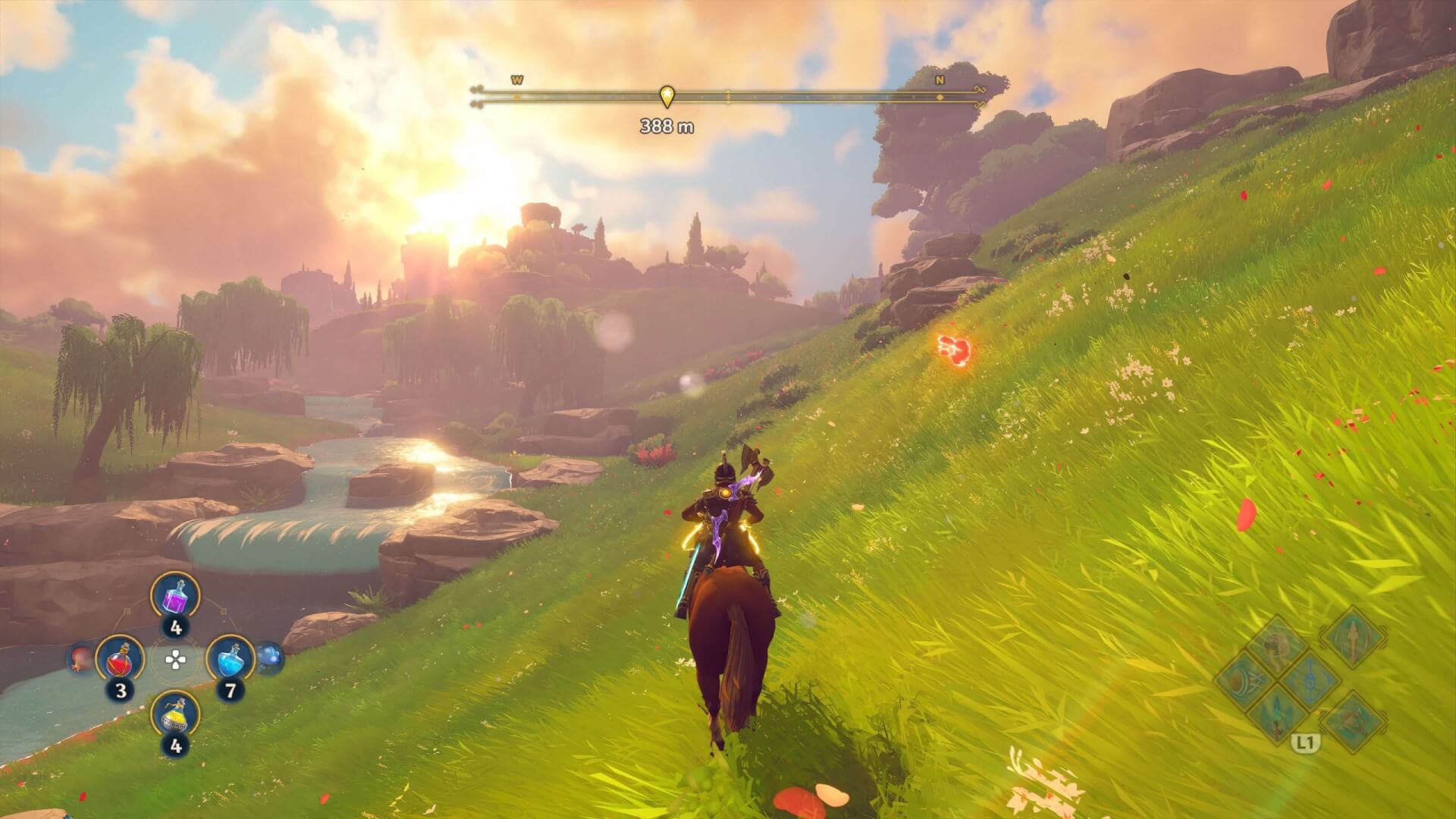Image resolution: width=1456 pixels, height=819 pixels.
Task: Select the purple potion slot
Action: point(175,597)
